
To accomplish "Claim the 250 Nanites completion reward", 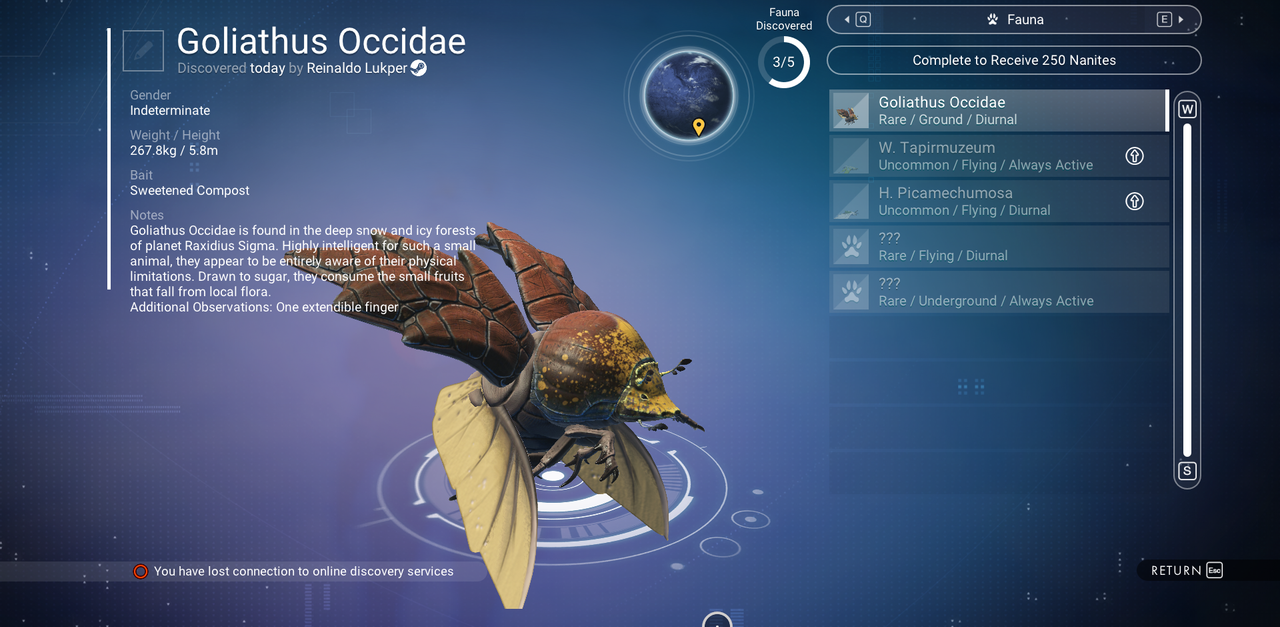I will click(x=1014, y=60).
